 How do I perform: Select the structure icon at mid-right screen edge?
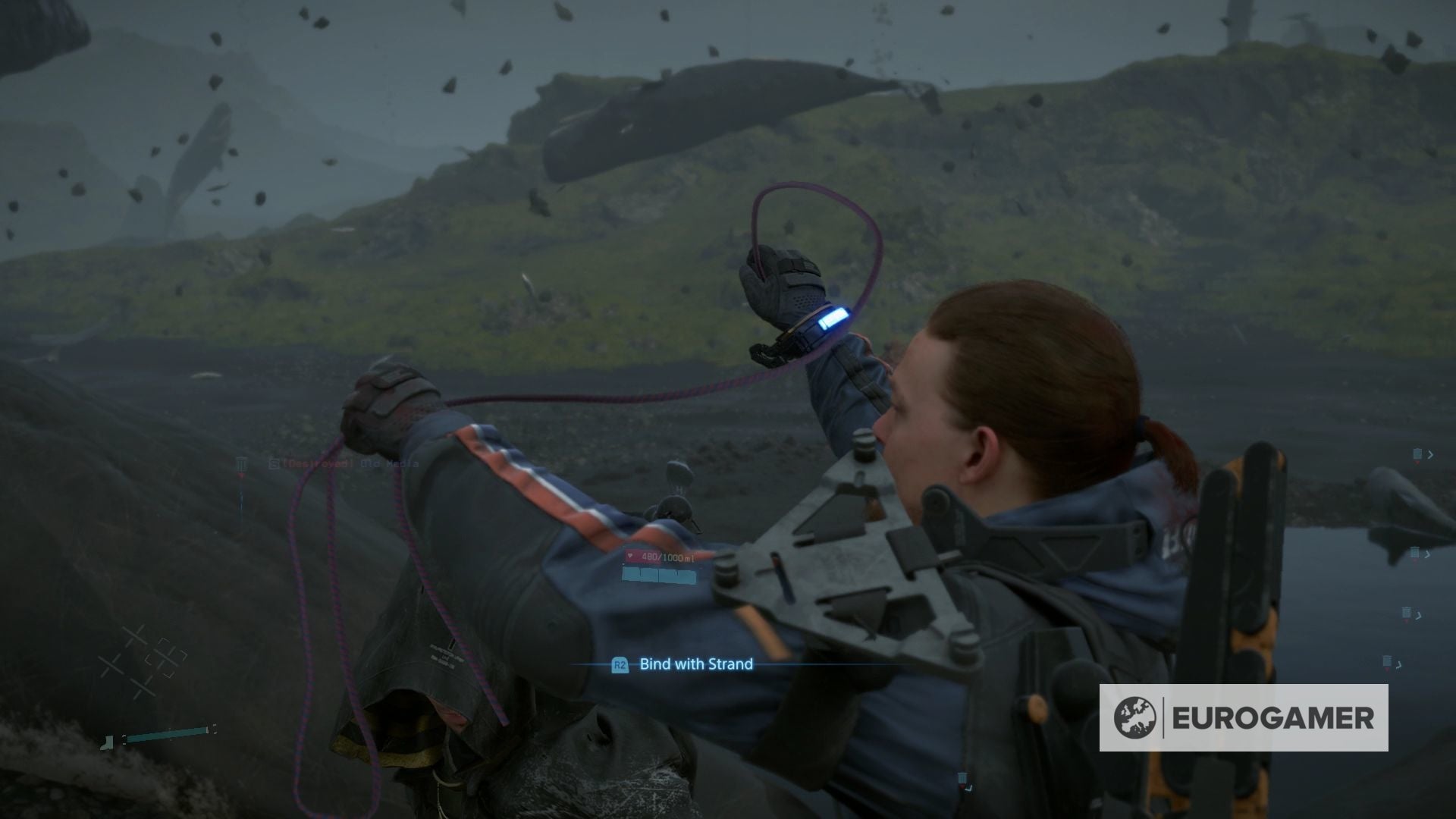tap(1407, 613)
